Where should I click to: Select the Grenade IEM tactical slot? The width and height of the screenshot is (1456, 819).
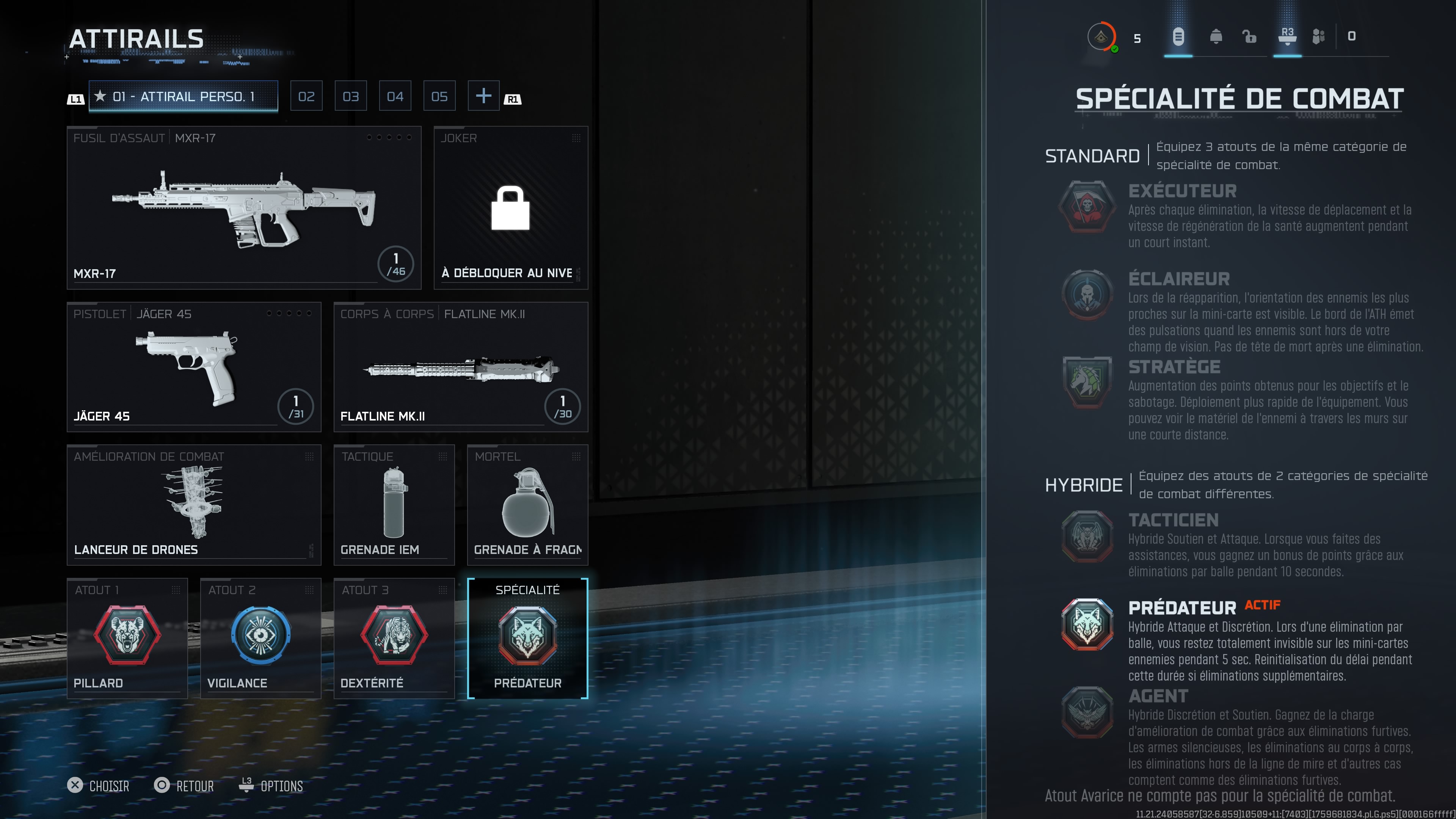click(394, 505)
